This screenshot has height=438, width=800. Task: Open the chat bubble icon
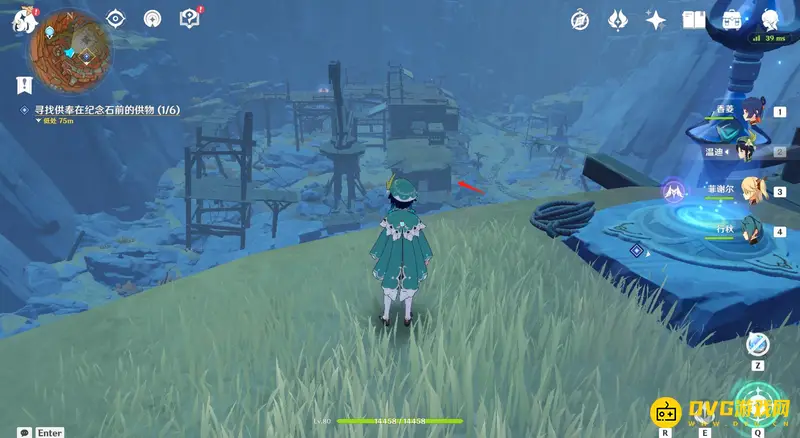[x=22, y=432]
